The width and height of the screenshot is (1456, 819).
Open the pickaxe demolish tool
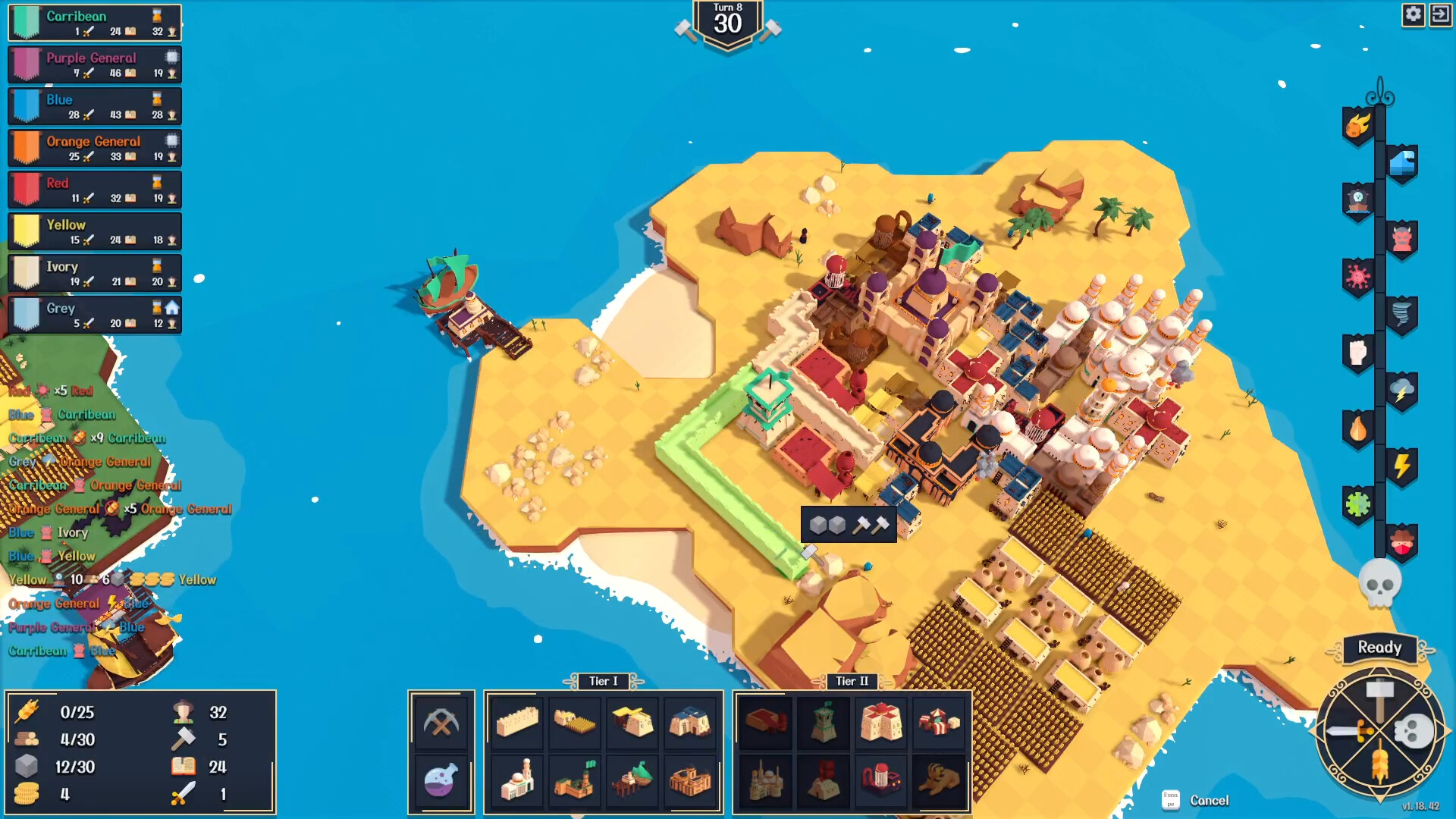[442, 722]
